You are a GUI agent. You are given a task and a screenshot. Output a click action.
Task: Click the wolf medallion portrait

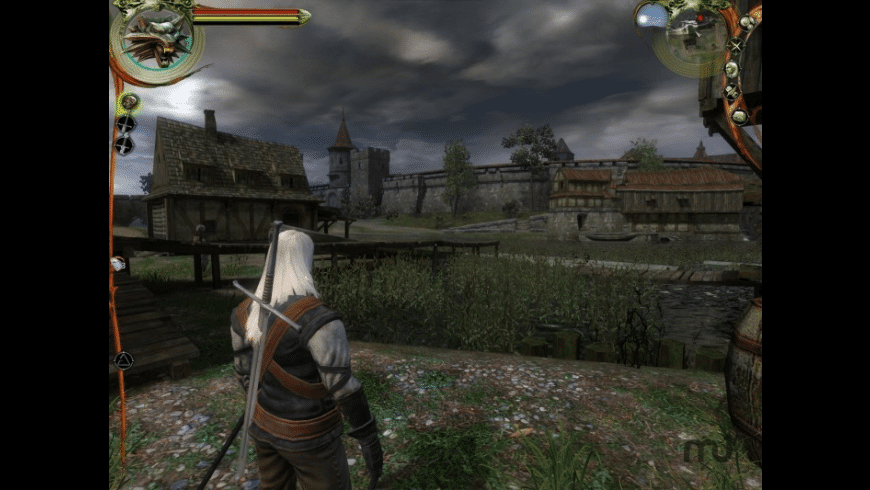point(156,38)
